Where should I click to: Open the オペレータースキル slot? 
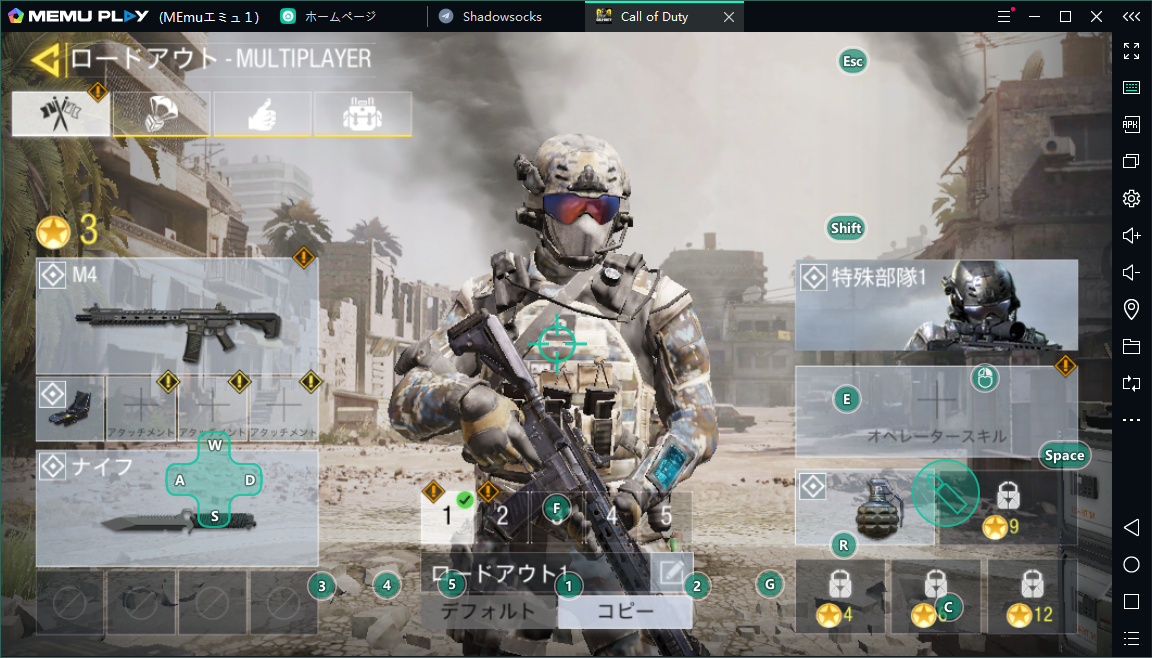point(936,410)
